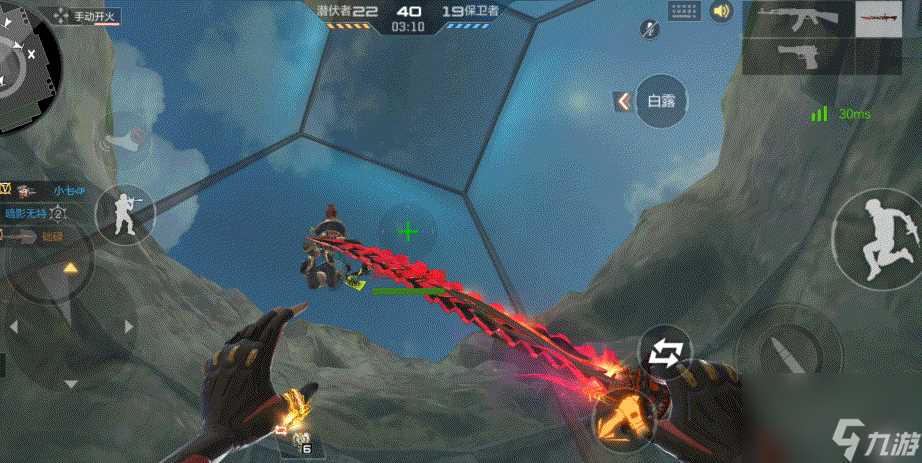Tap the bullet fire button
This screenshot has width=922, height=463.
[x=780, y=350]
